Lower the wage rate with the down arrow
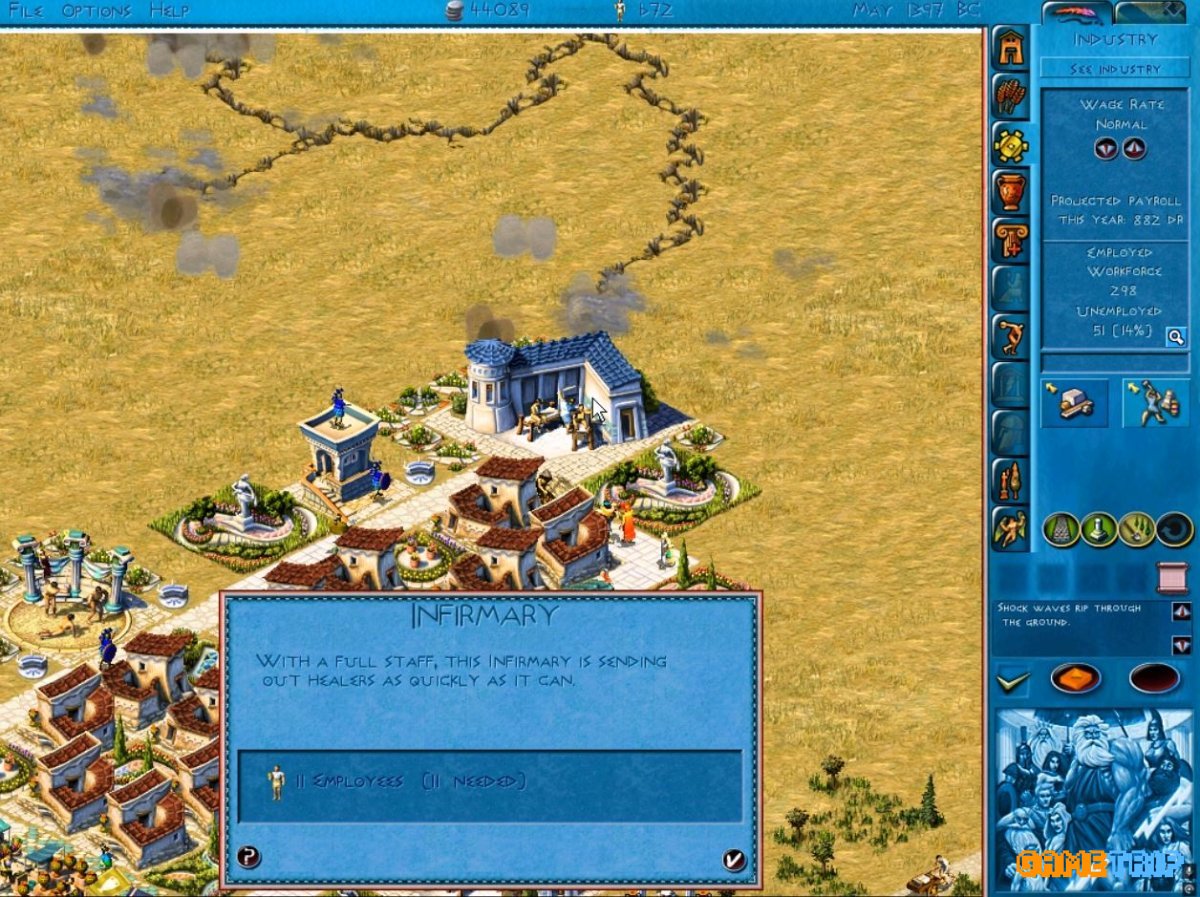Viewport: 1200px width, 897px height. click(1105, 149)
